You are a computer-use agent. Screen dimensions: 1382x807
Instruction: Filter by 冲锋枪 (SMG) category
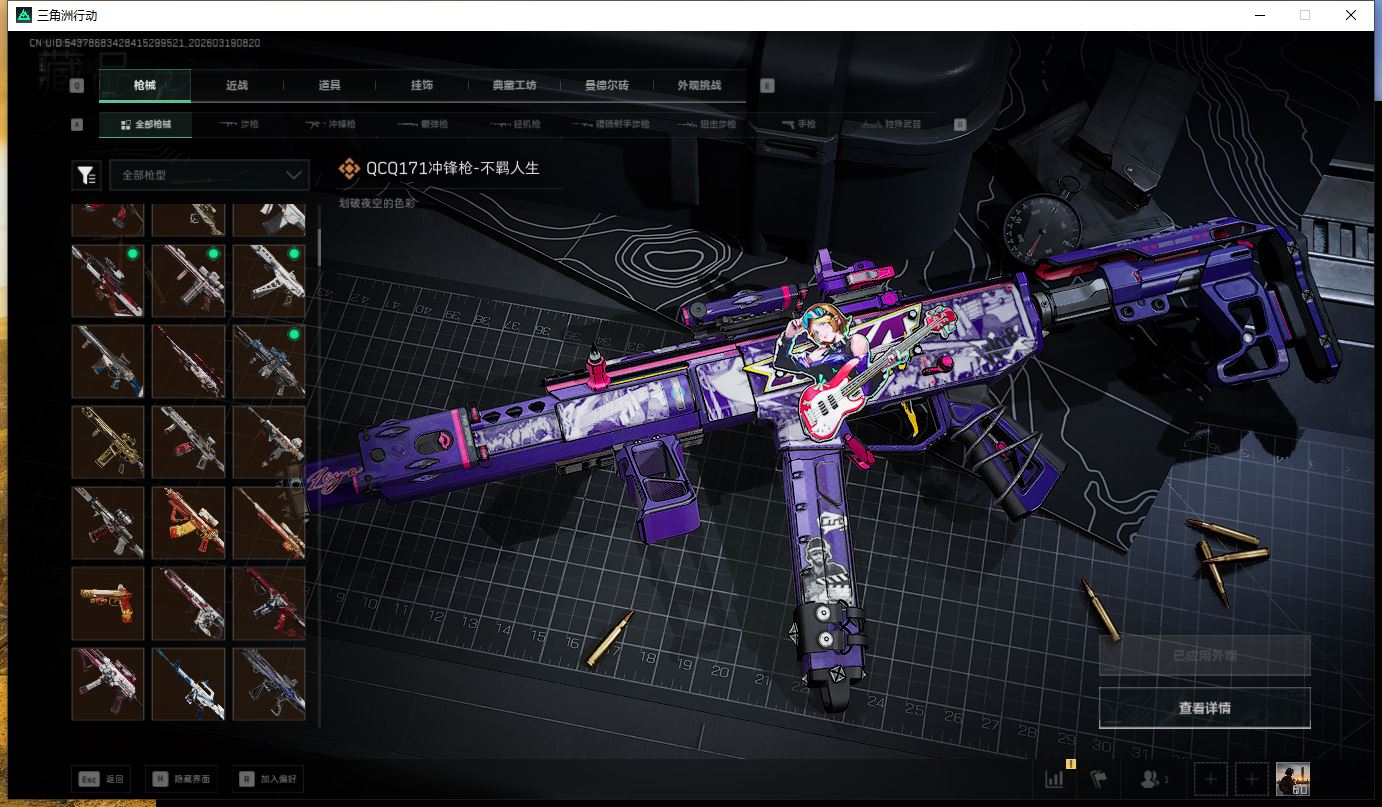click(x=330, y=125)
